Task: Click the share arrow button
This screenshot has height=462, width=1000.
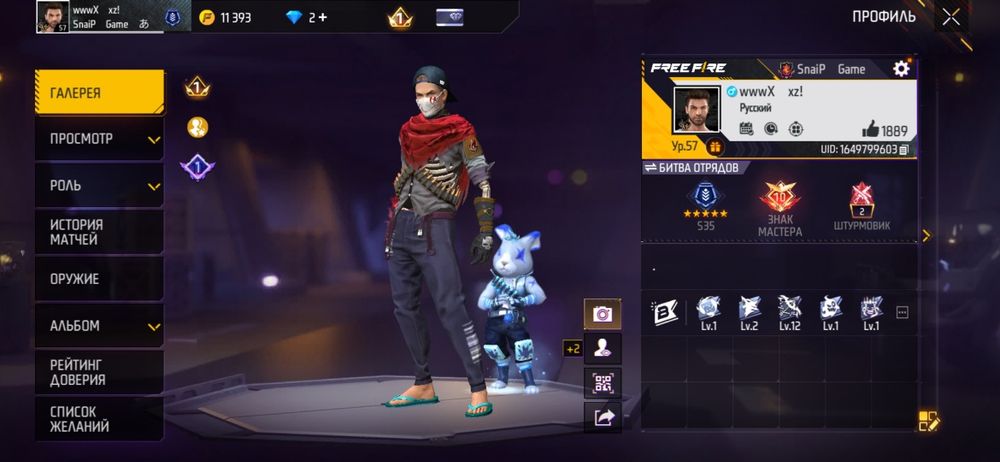Action: (x=602, y=418)
